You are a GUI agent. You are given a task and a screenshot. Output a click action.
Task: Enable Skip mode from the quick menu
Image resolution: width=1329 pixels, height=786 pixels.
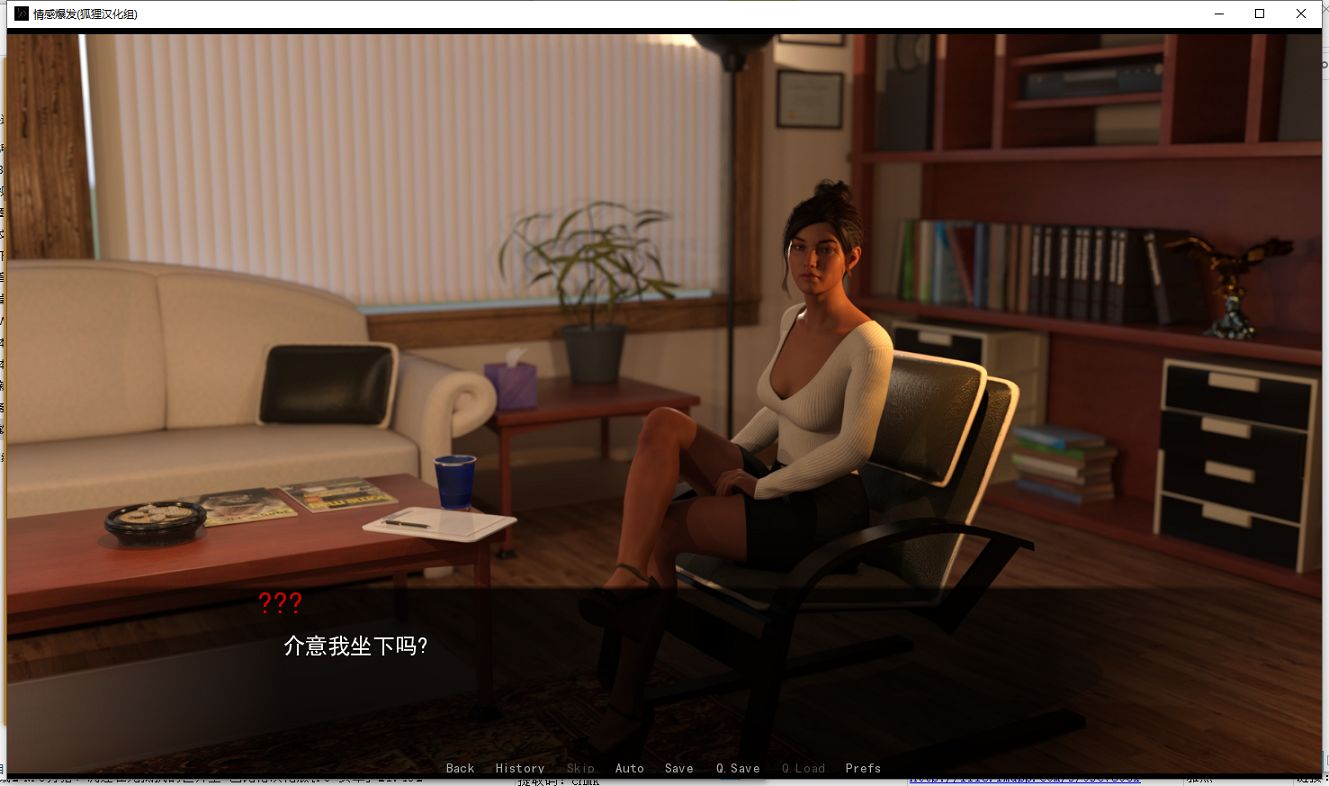580,768
